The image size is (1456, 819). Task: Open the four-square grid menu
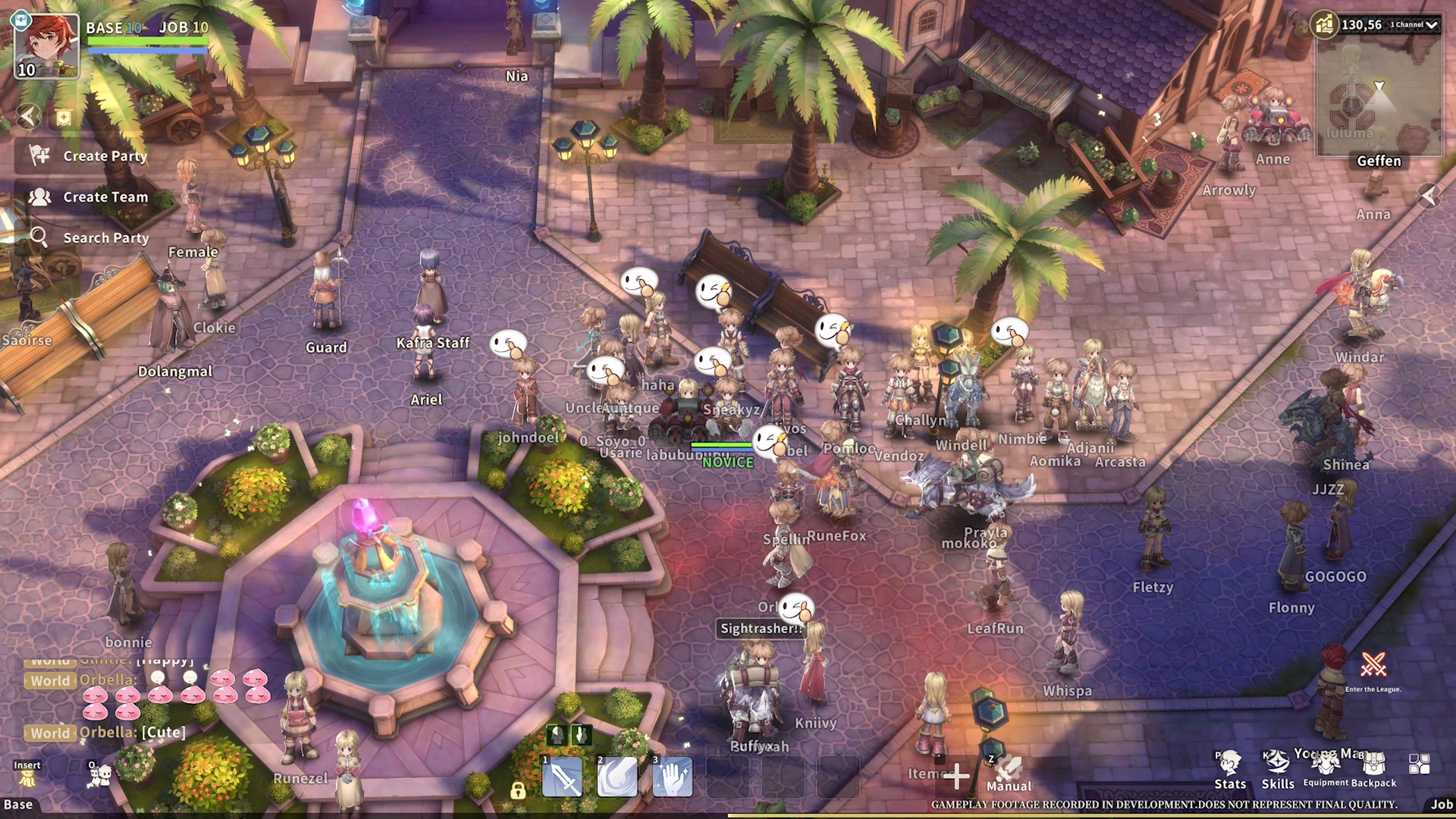(1419, 764)
